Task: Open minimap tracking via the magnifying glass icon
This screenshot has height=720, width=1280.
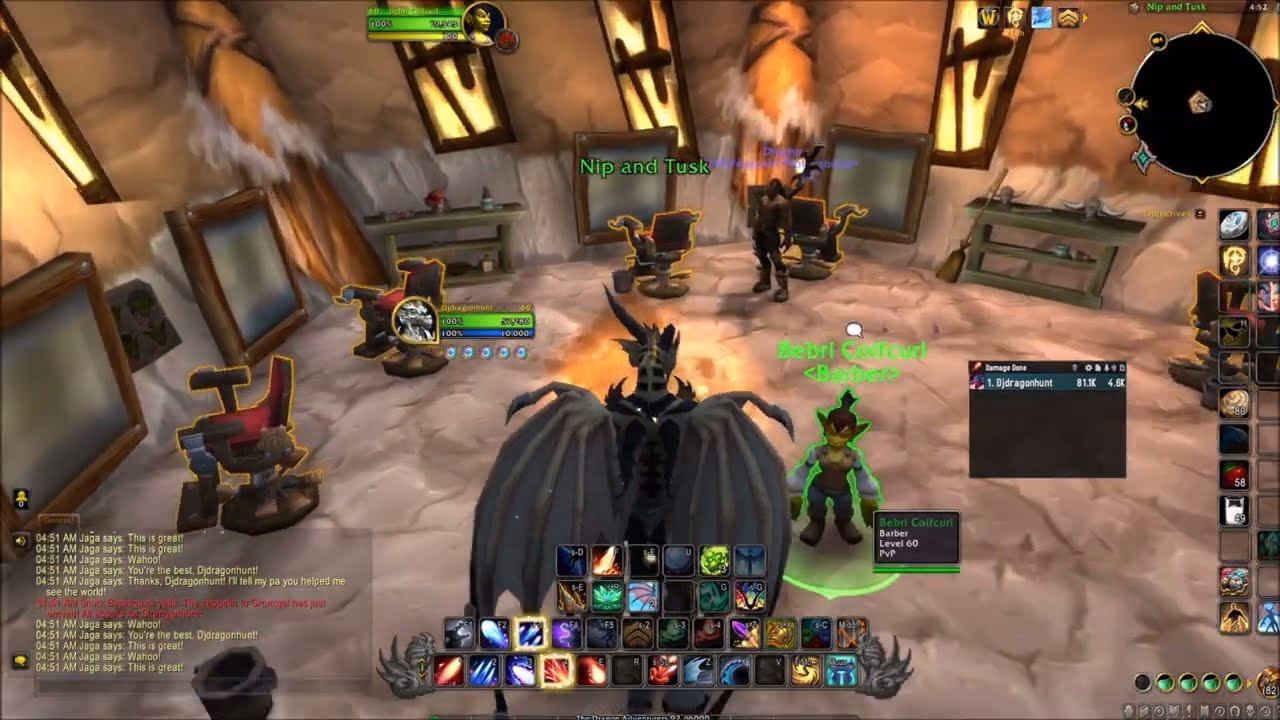Action: click(x=1126, y=96)
